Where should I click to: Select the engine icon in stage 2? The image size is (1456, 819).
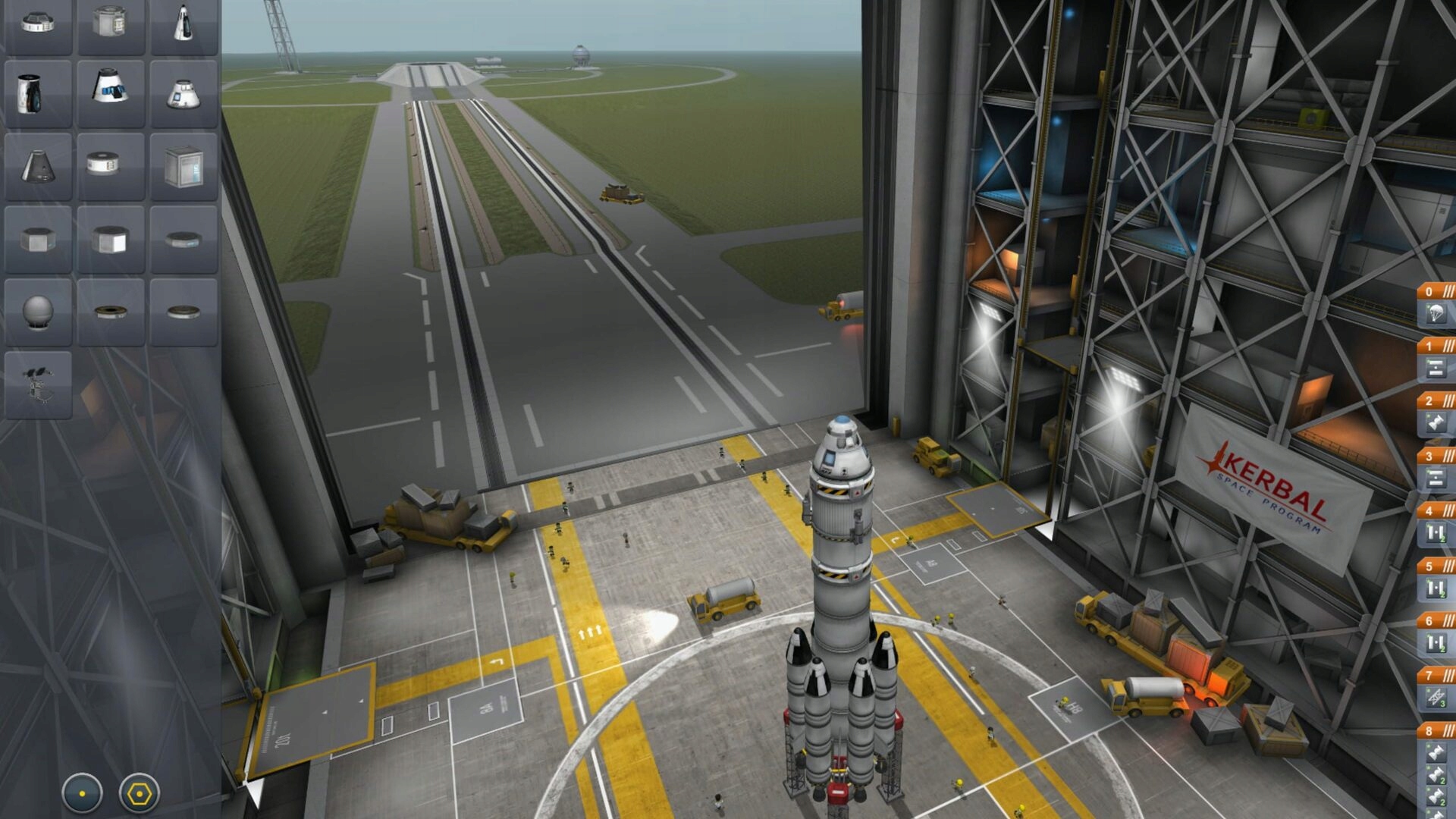1436,422
